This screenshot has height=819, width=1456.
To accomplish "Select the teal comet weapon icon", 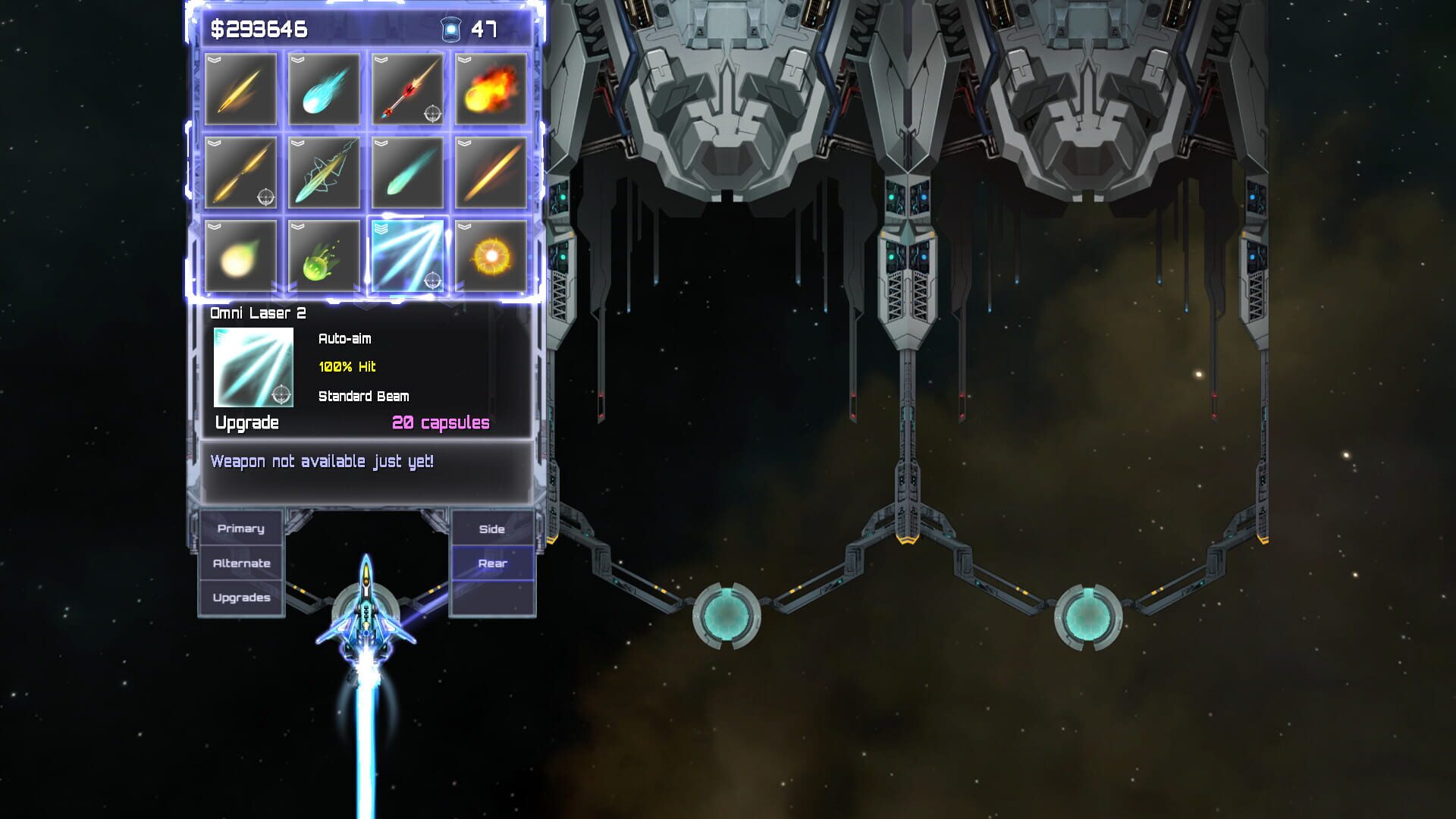I will (x=407, y=173).
